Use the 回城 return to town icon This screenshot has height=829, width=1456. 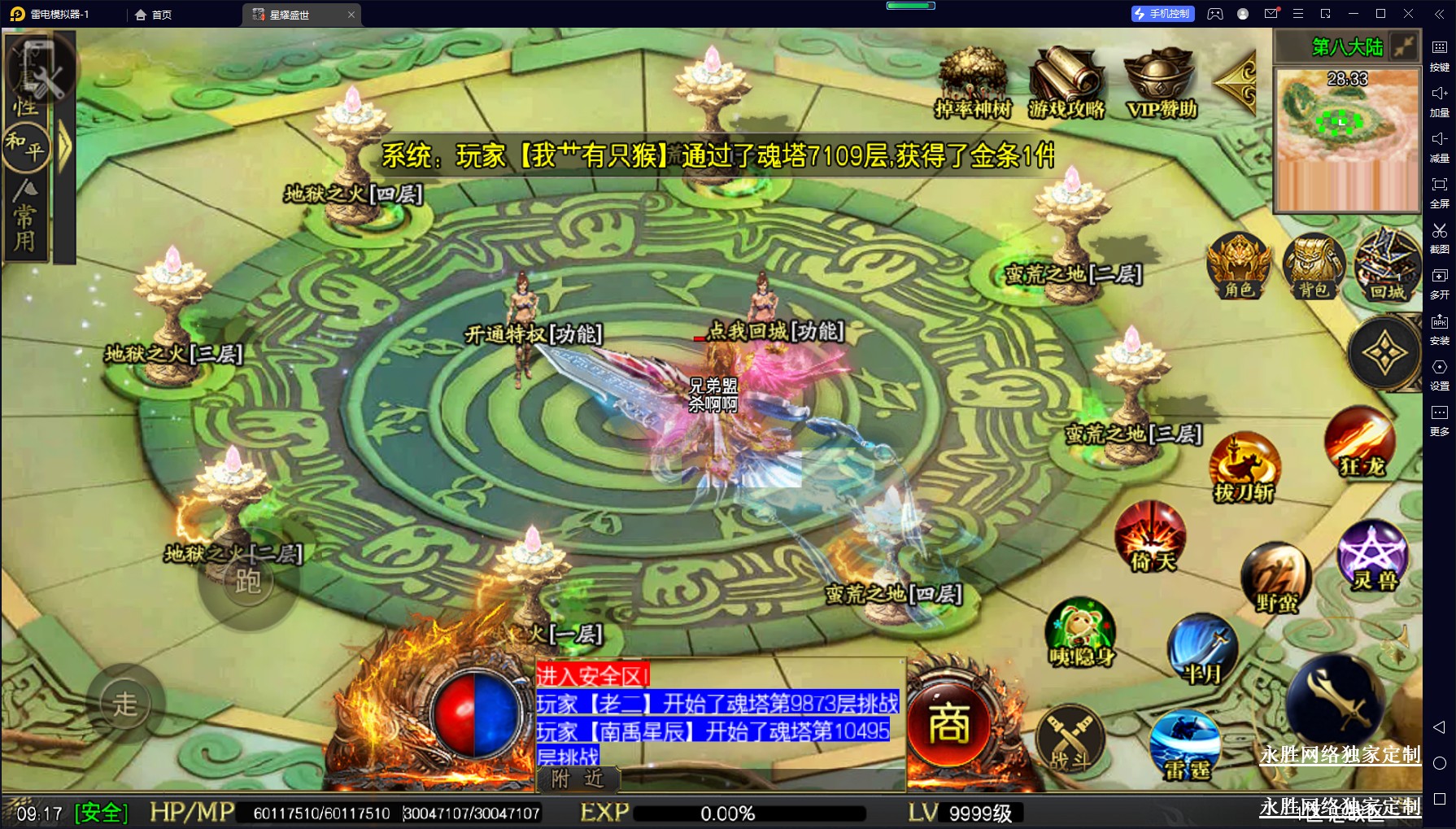[1387, 266]
